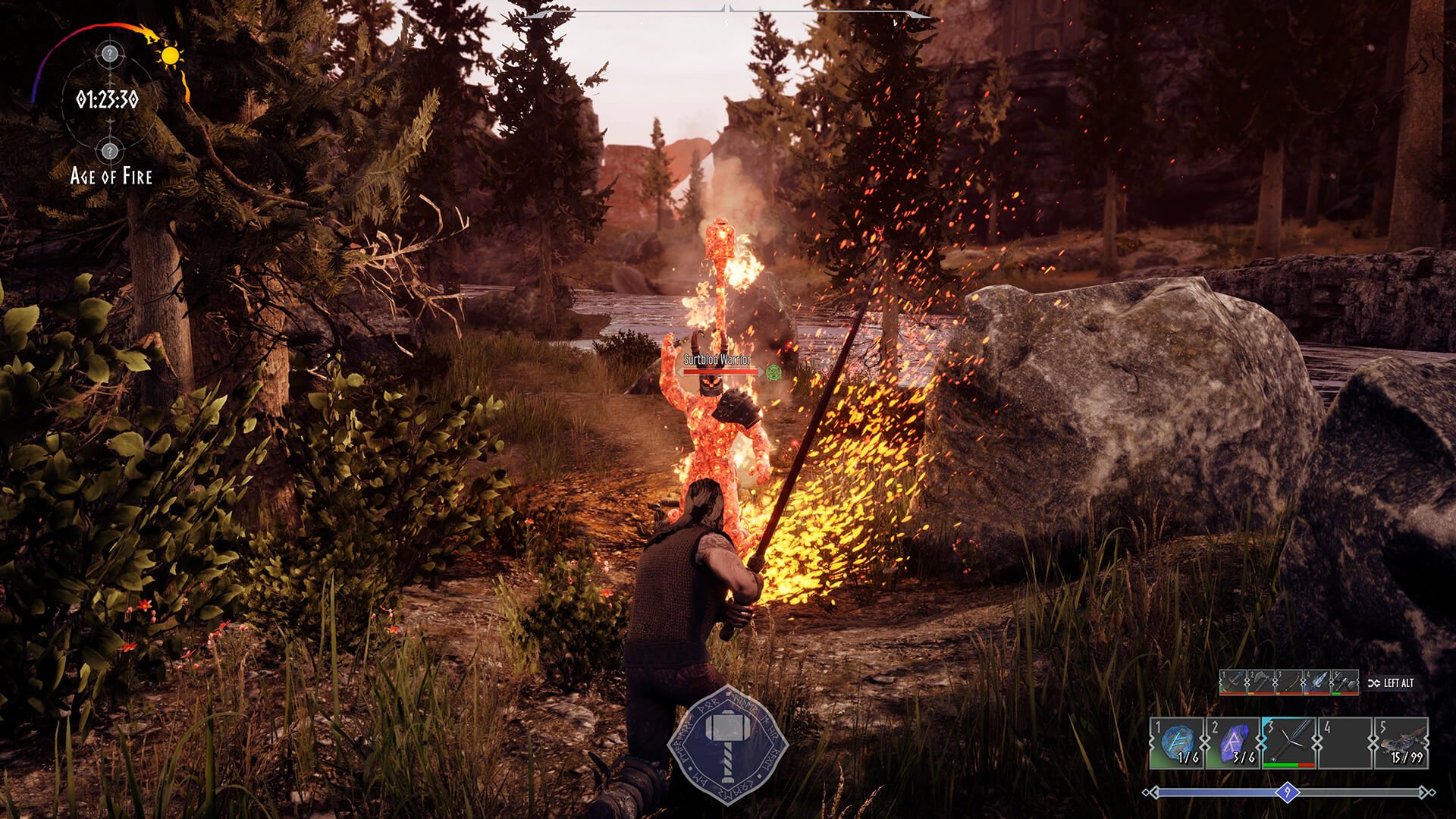Select the blue rune stone in slot 1
The image size is (1456, 819).
coord(1177,742)
